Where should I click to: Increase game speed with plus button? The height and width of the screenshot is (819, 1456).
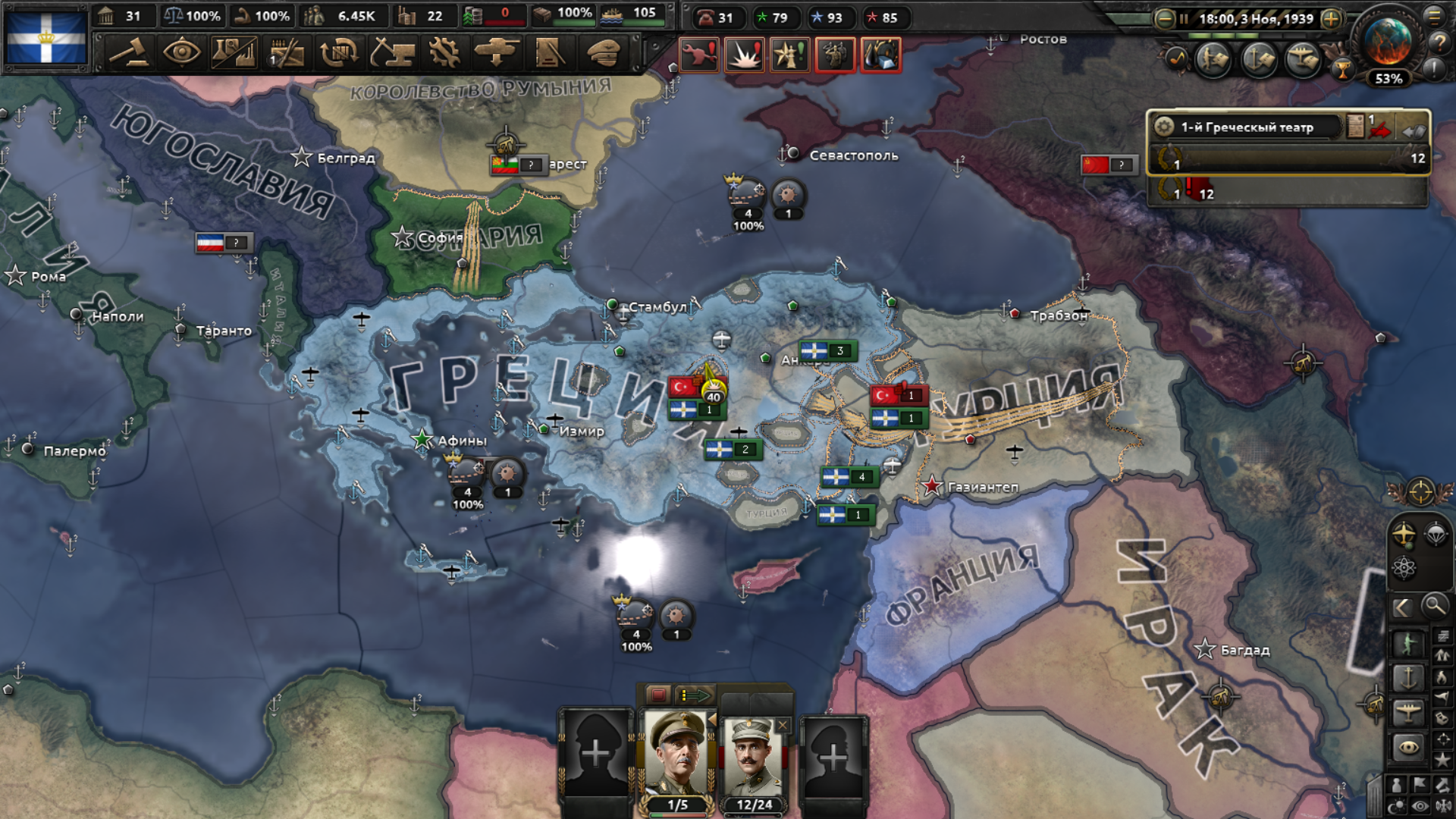pyautogui.click(x=1331, y=19)
